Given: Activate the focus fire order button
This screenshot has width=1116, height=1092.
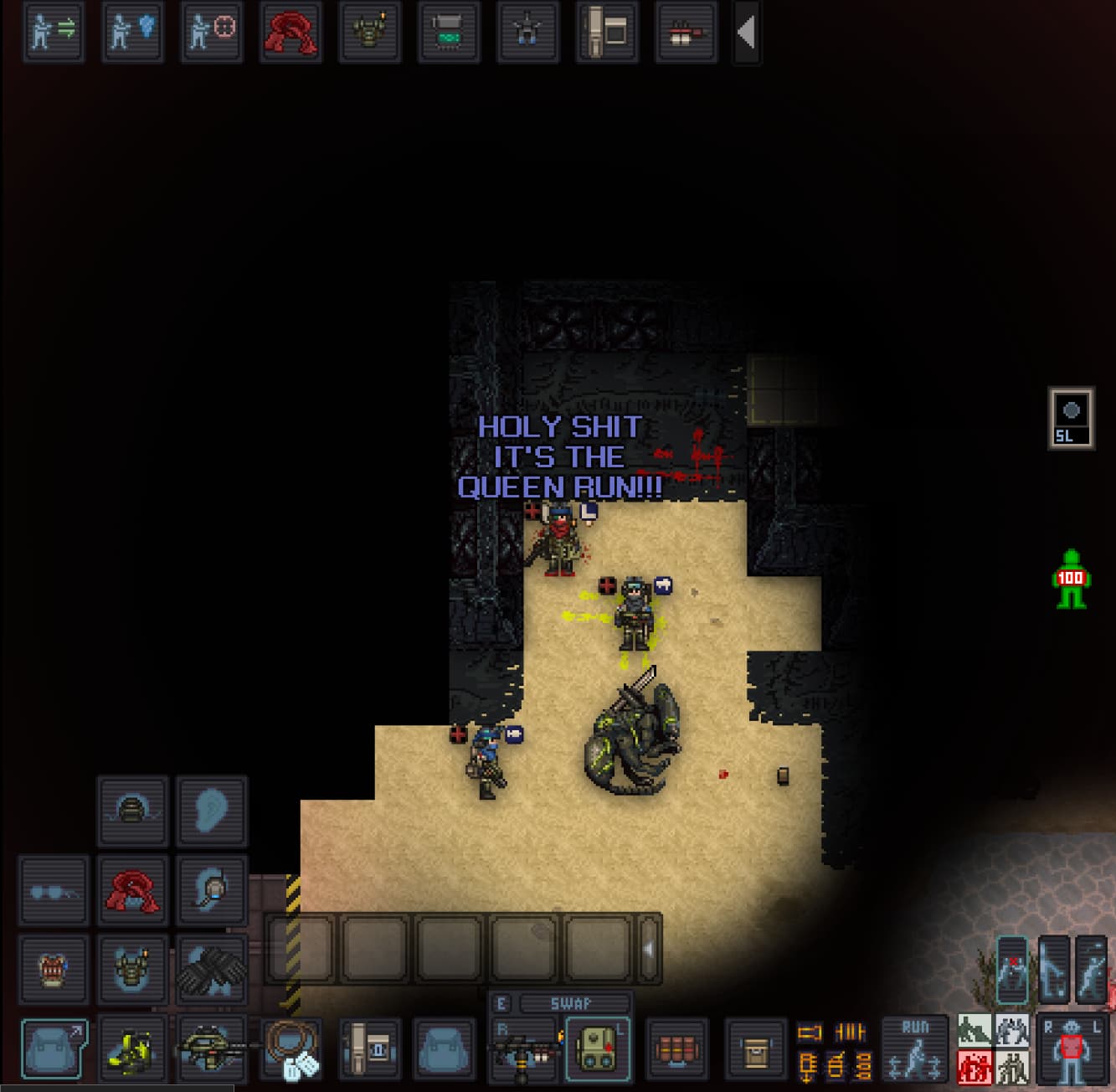Looking at the screenshot, I should [x=211, y=32].
